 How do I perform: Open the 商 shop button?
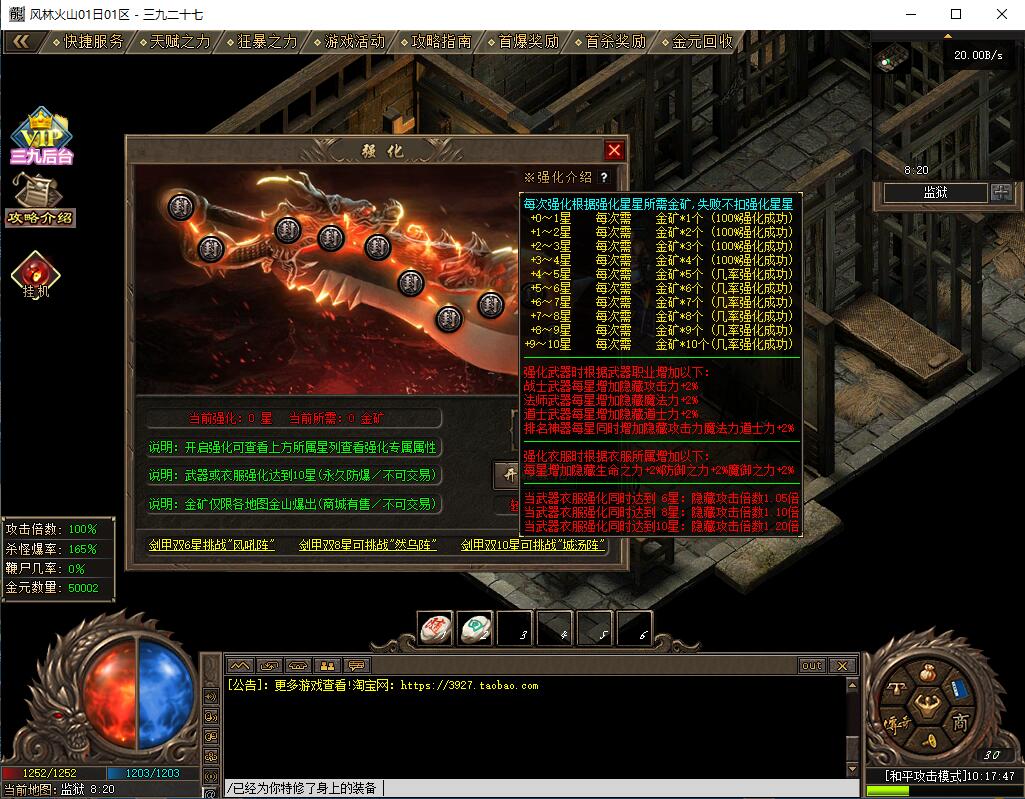click(960, 722)
